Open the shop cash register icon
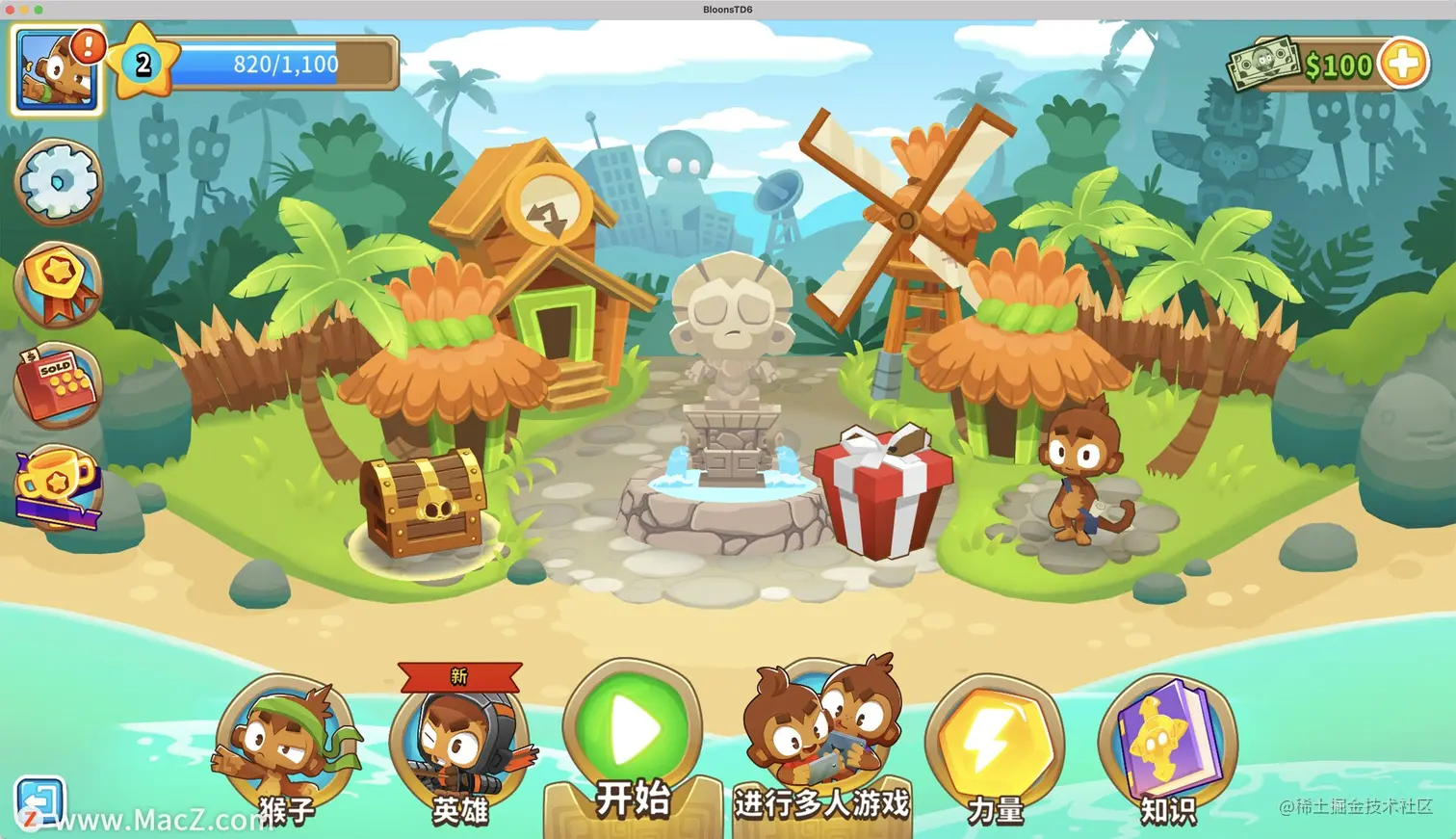The image size is (1456, 839). pyautogui.click(x=57, y=385)
